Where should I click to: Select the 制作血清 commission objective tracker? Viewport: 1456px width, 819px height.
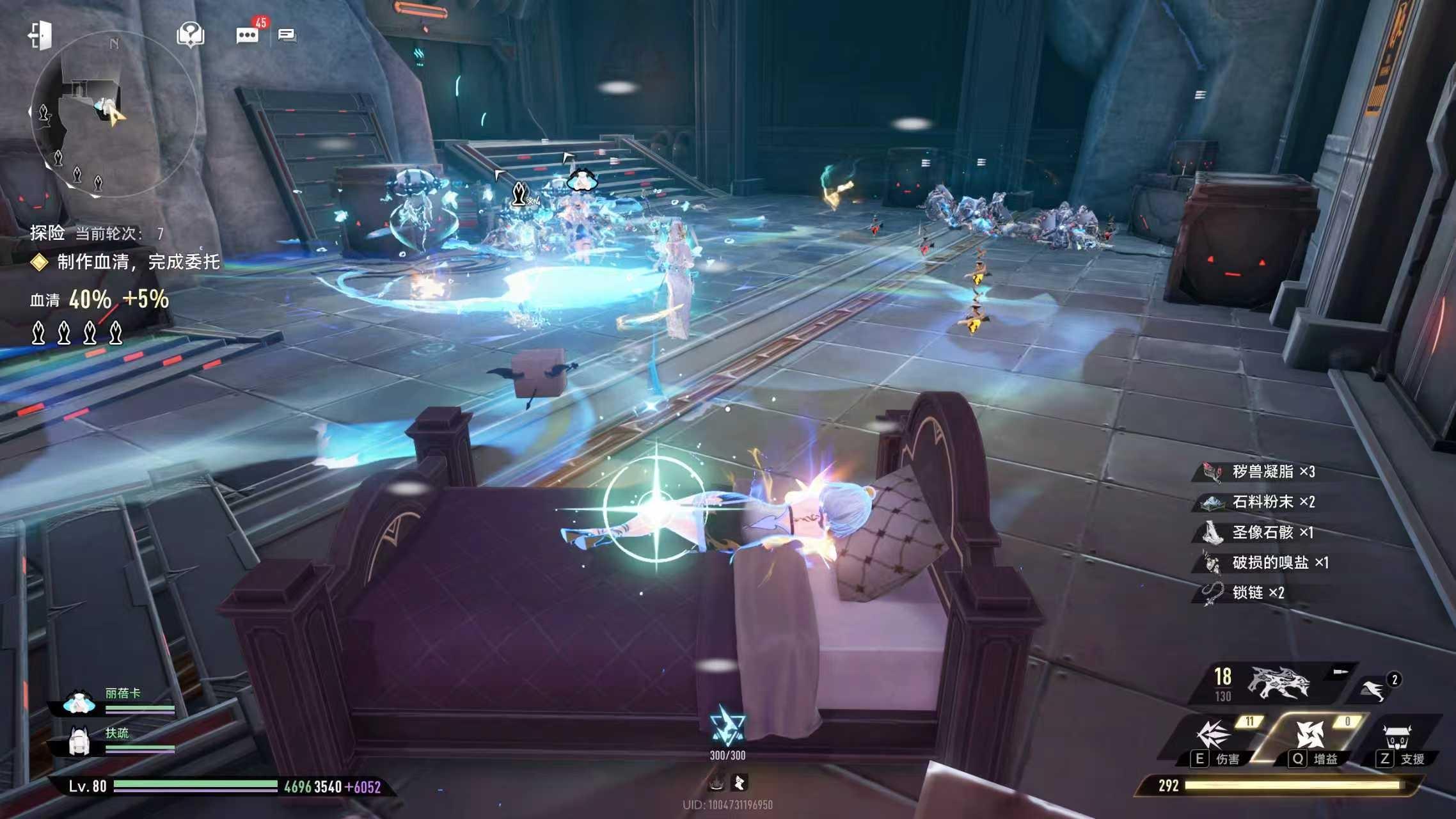[138, 262]
